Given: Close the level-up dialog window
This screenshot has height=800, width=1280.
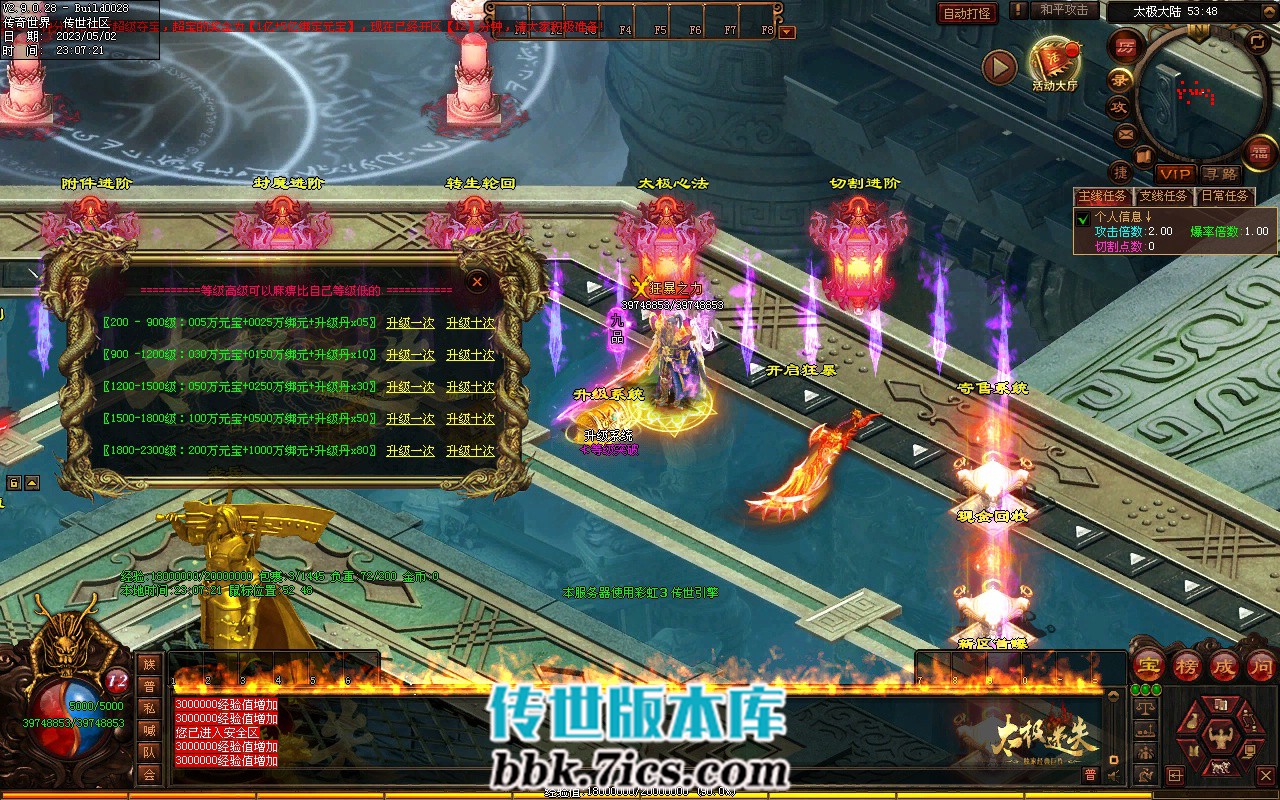Looking at the screenshot, I should coord(478,282).
